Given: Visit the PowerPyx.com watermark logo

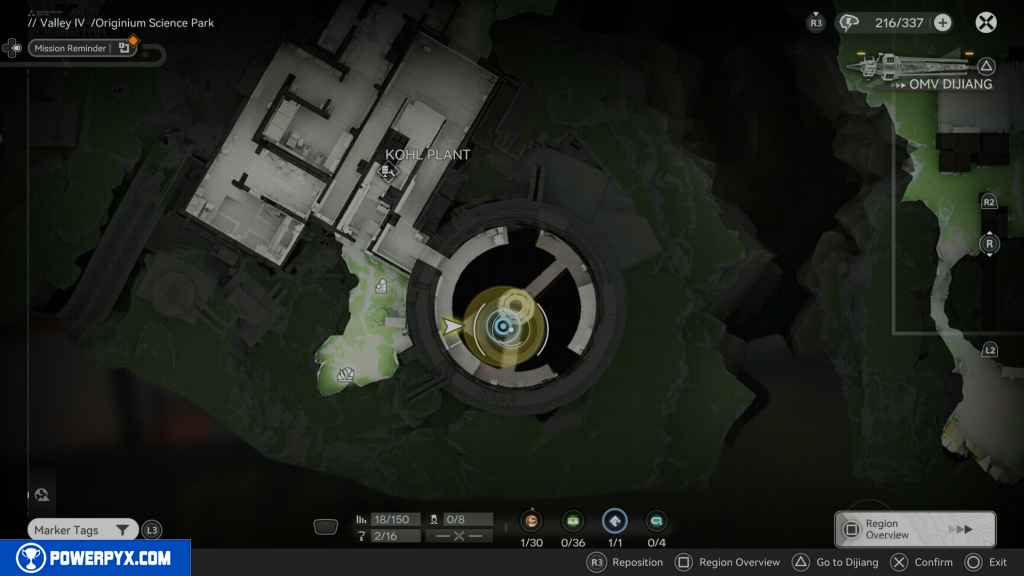Looking at the screenshot, I should coord(95,558).
